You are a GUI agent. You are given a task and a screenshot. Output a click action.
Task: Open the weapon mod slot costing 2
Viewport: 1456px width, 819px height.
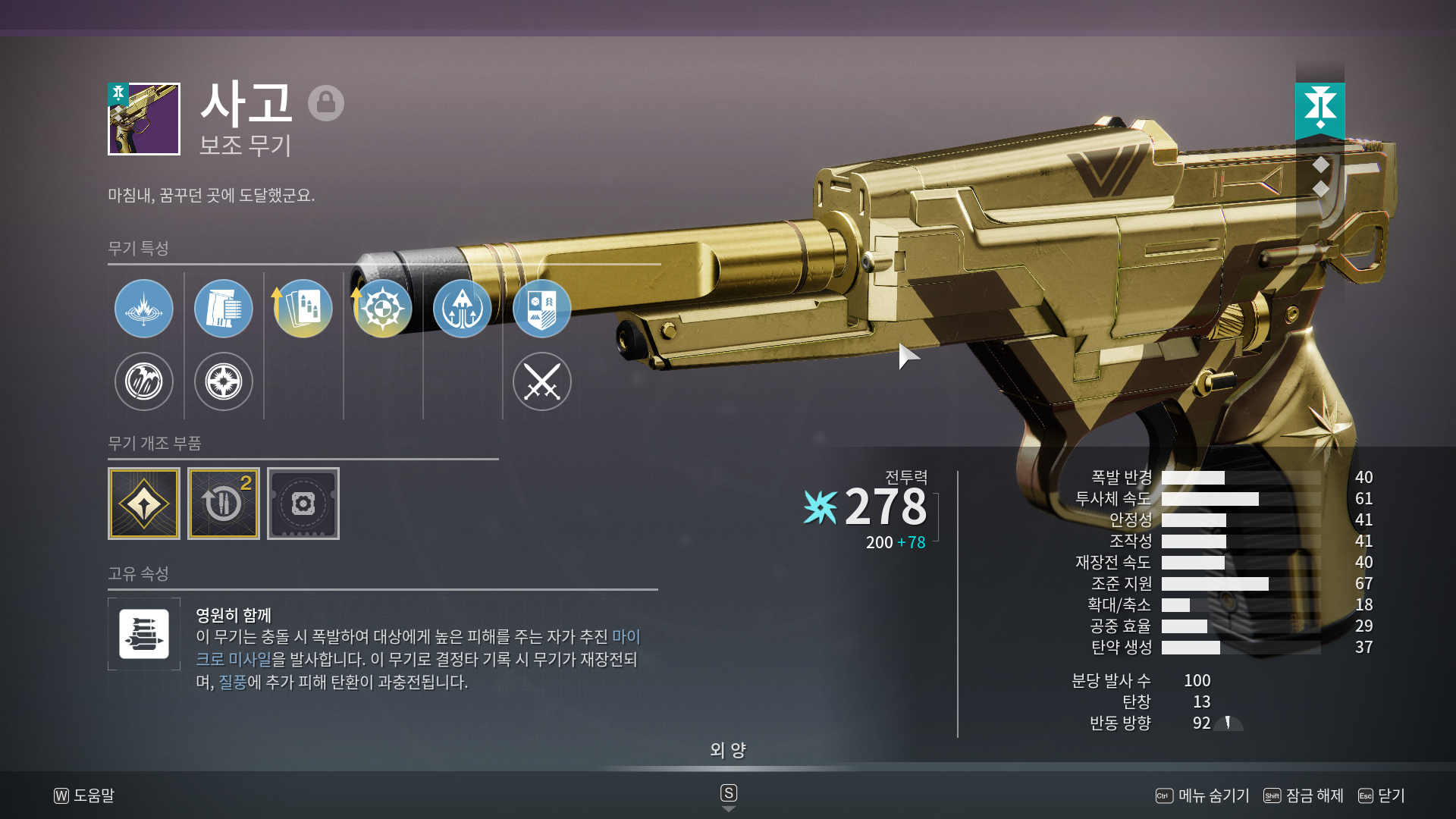click(x=224, y=504)
